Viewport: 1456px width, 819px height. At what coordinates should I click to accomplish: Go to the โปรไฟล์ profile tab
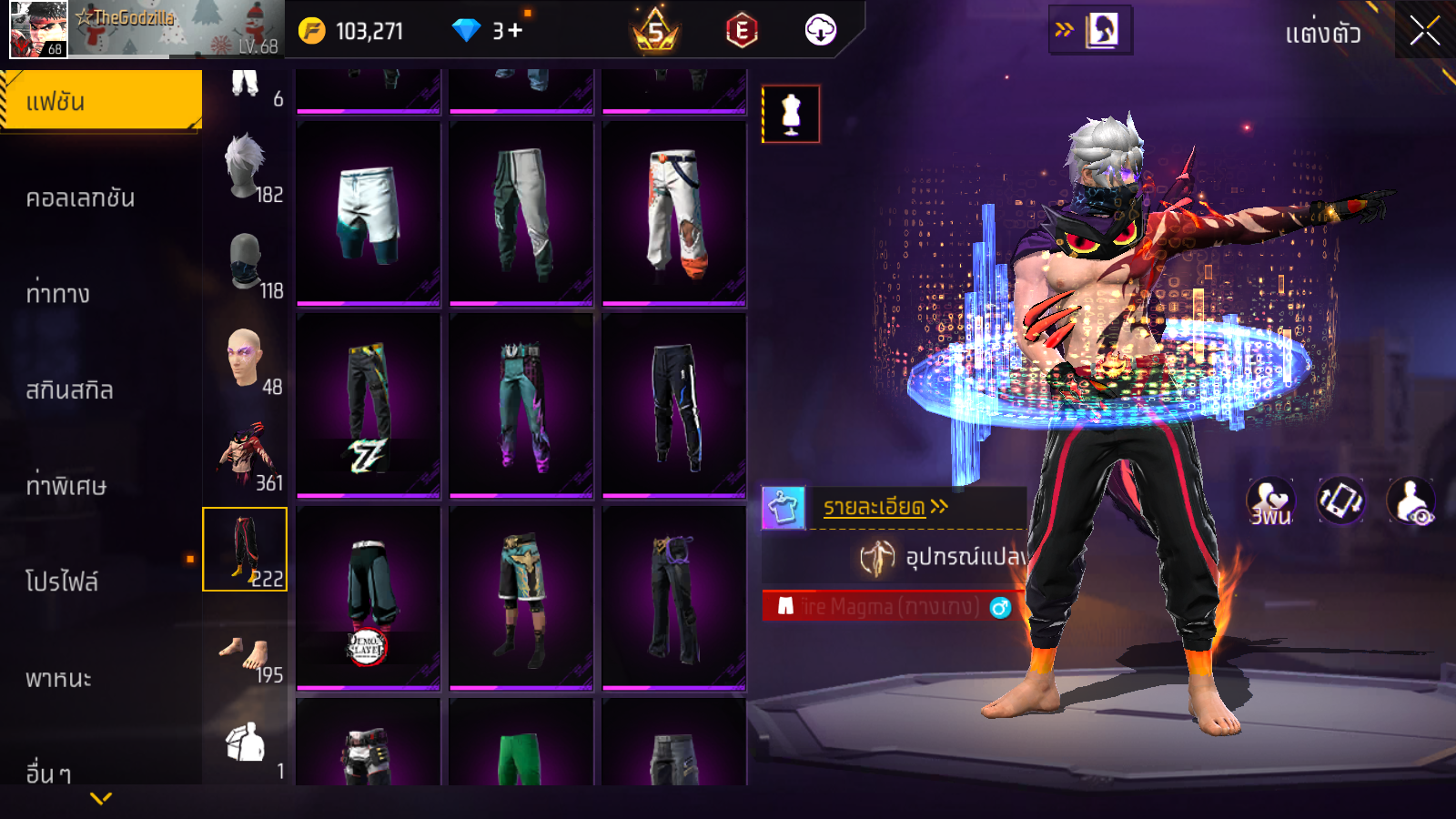pyautogui.click(x=62, y=581)
